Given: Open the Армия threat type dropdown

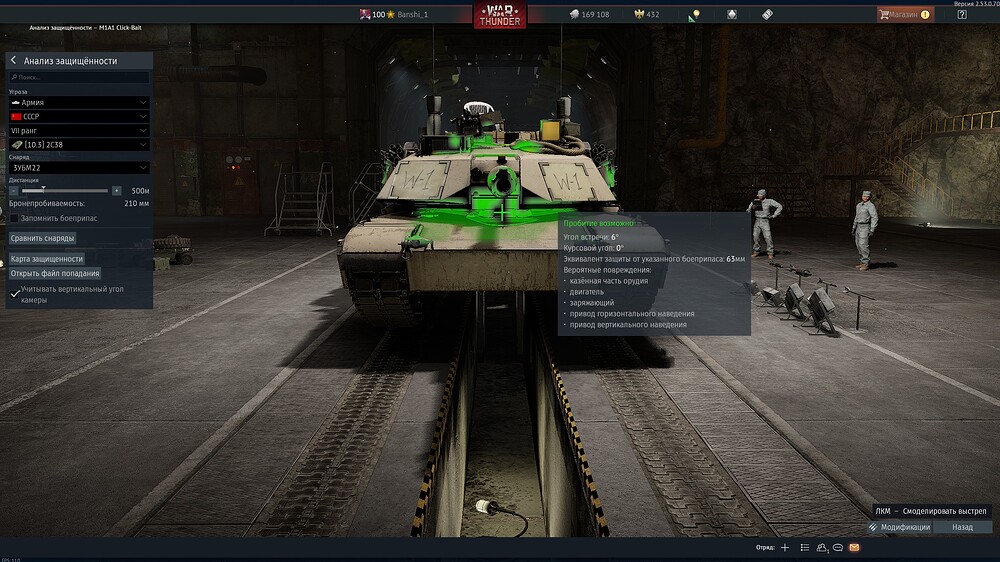Looking at the screenshot, I should [x=79, y=102].
